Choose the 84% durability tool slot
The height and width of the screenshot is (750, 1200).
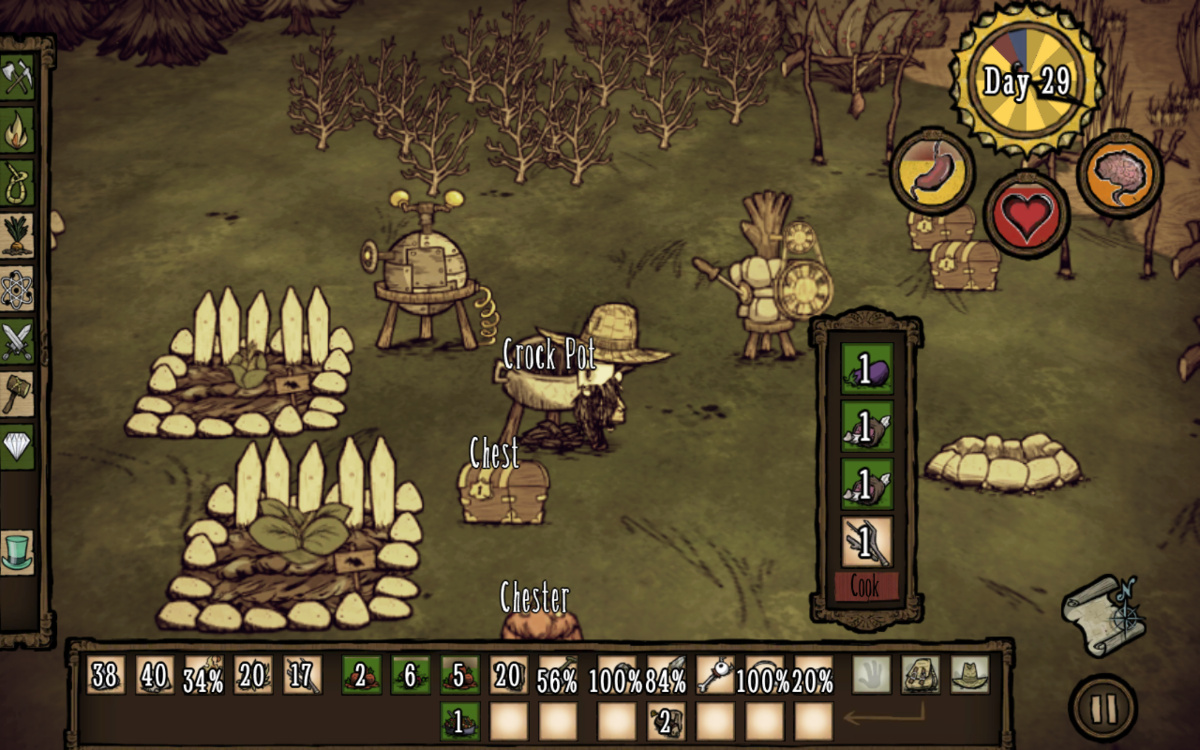[666, 675]
